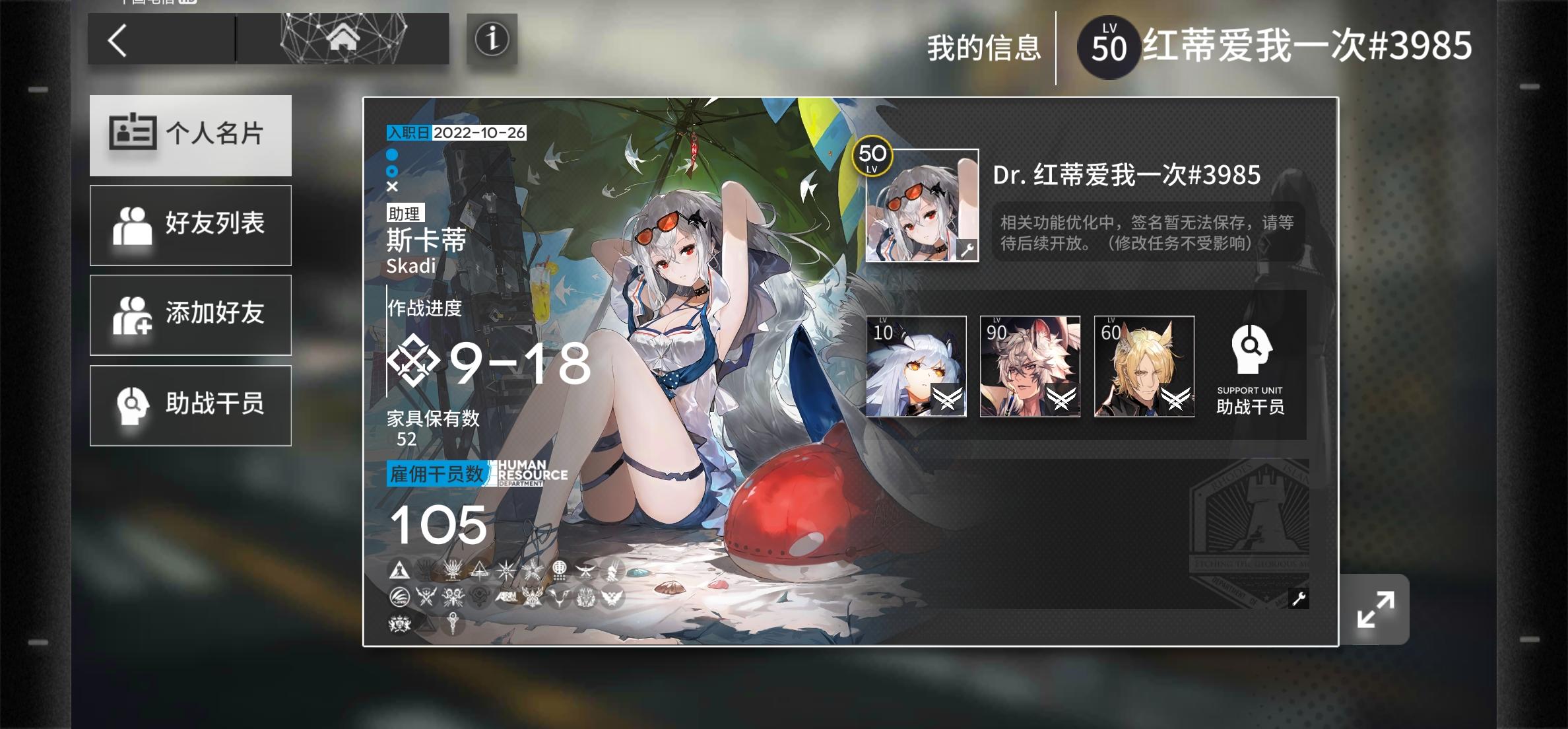Viewport: 1568px width, 729px height.
Task: Select the LV90 support operator portrait
Action: [1029, 366]
